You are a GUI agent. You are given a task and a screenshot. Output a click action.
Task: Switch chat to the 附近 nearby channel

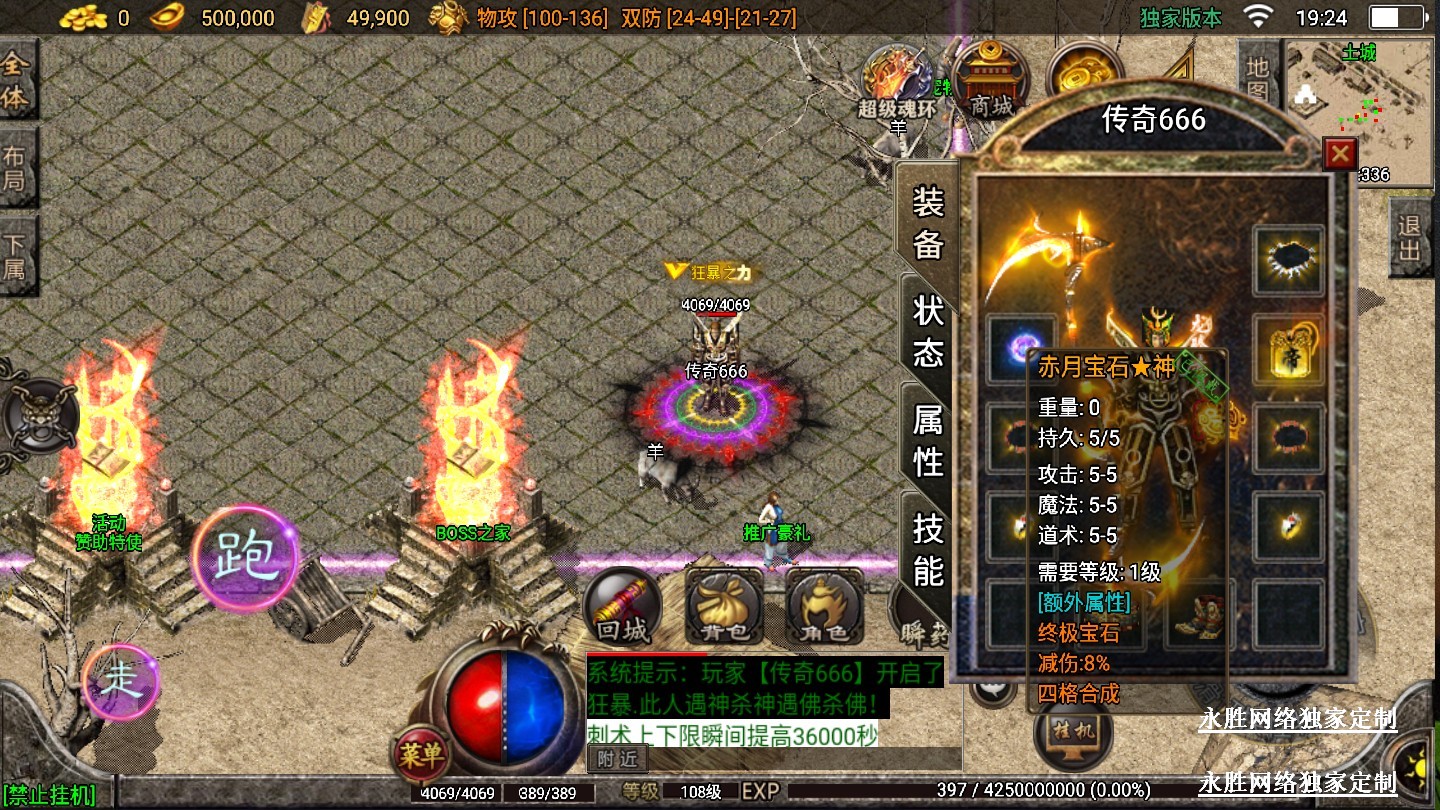click(617, 759)
